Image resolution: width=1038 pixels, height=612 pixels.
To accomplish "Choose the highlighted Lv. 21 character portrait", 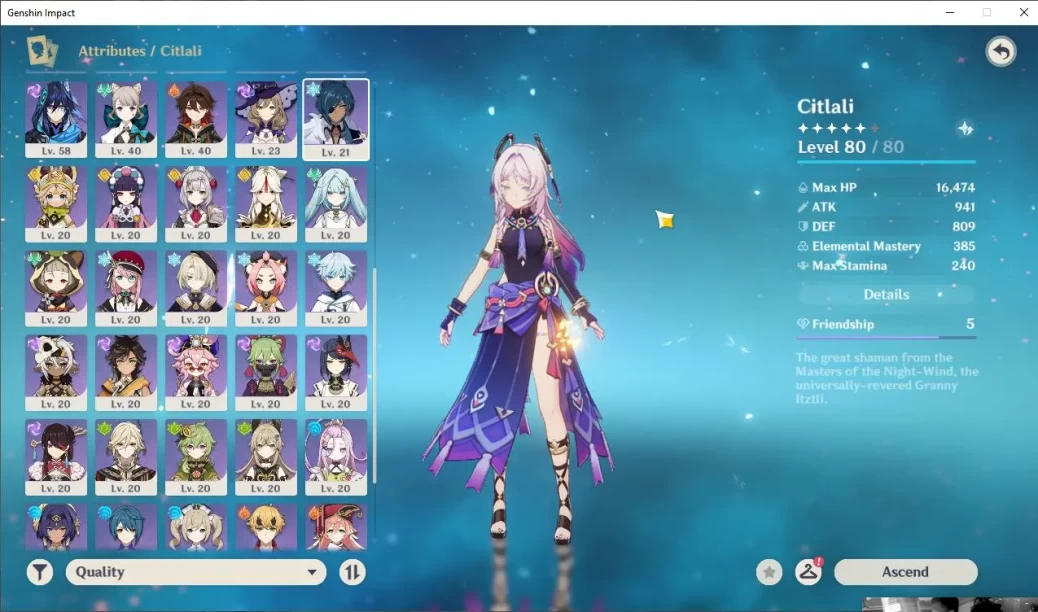I will [x=336, y=119].
